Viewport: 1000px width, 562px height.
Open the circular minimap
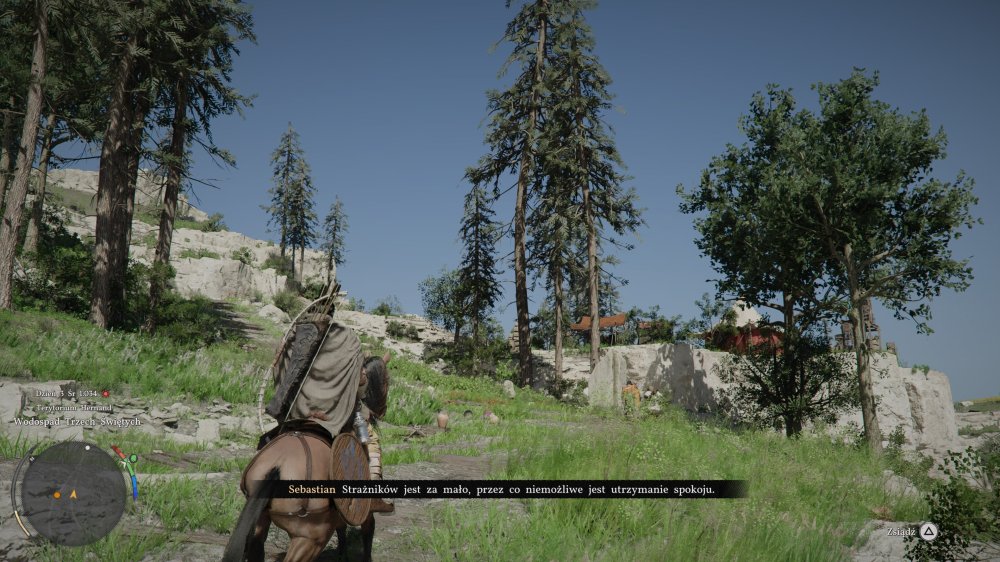[x=73, y=493]
